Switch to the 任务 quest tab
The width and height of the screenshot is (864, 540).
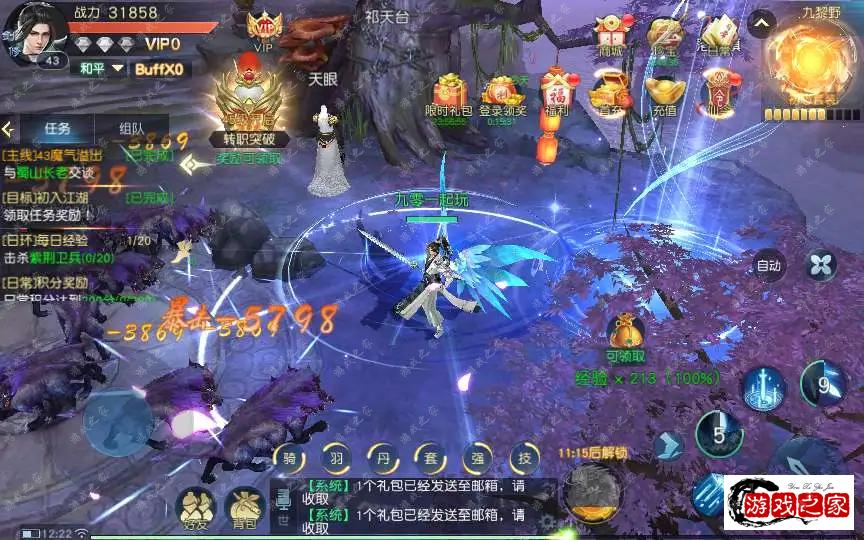[x=58, y=128]
